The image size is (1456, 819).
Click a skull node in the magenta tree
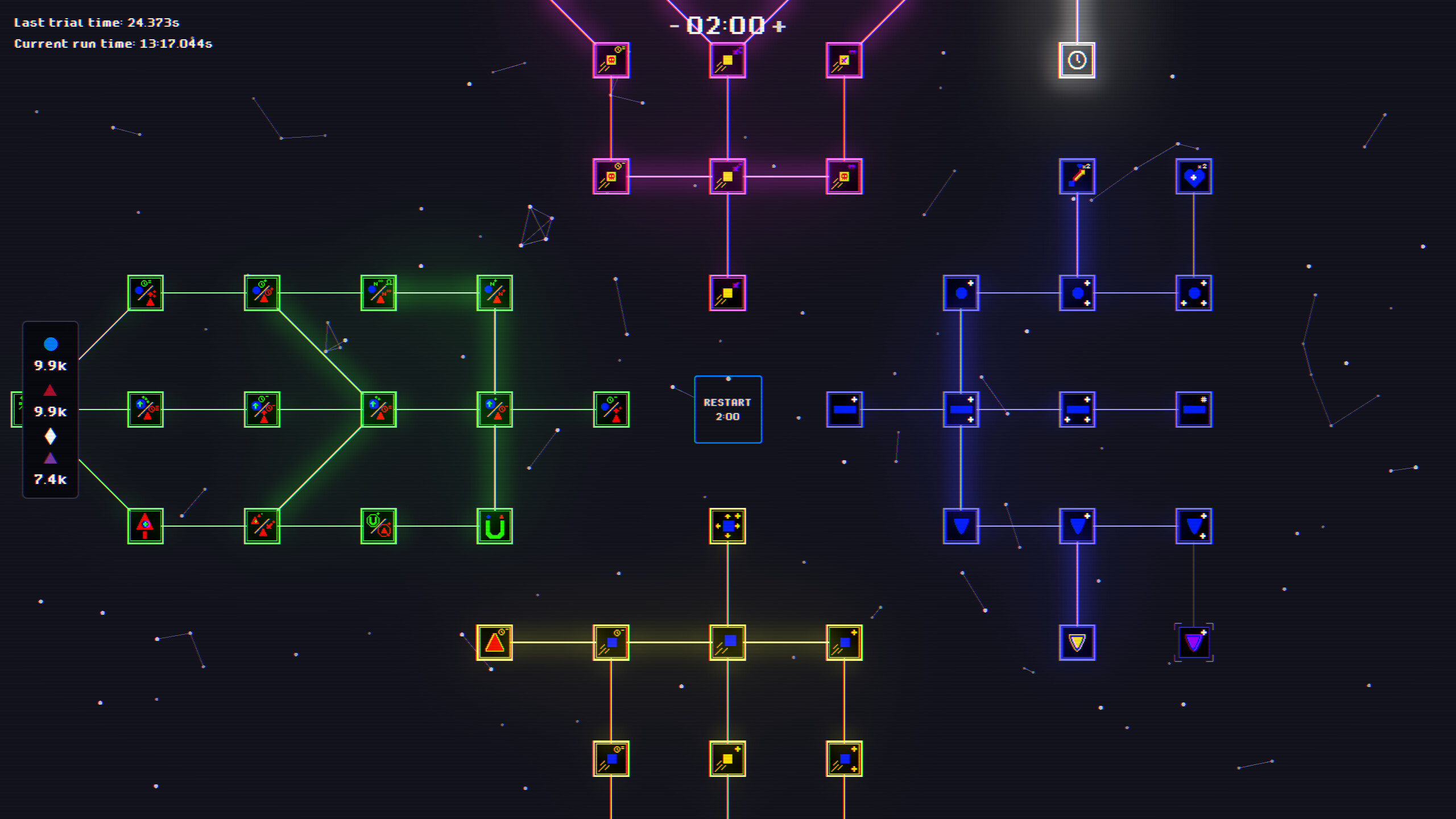click(x=611, y=176)
